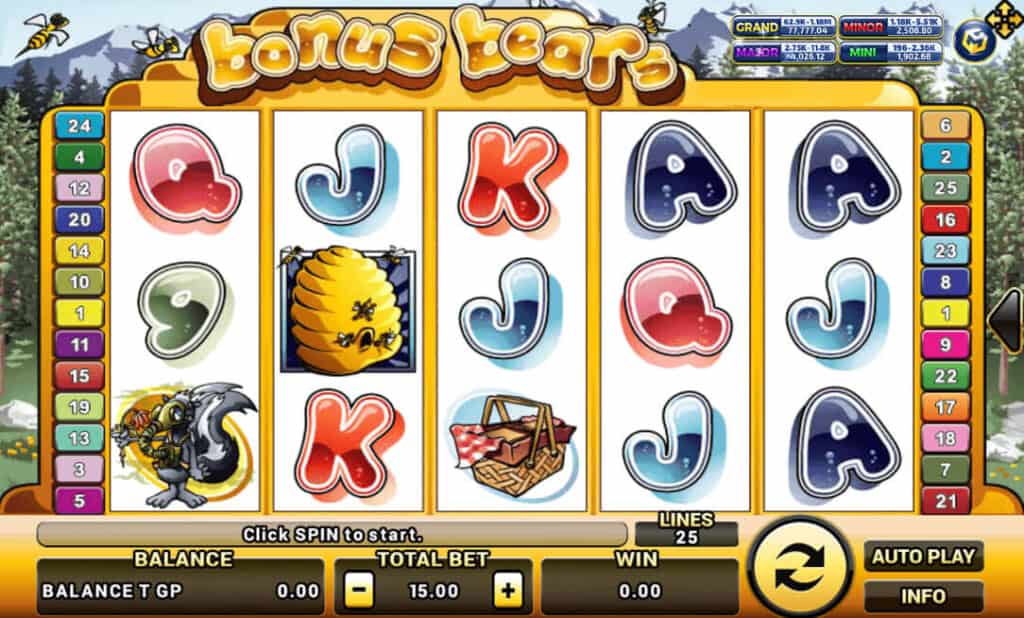Click the LINES 25 indicator

tap(686, 528)
